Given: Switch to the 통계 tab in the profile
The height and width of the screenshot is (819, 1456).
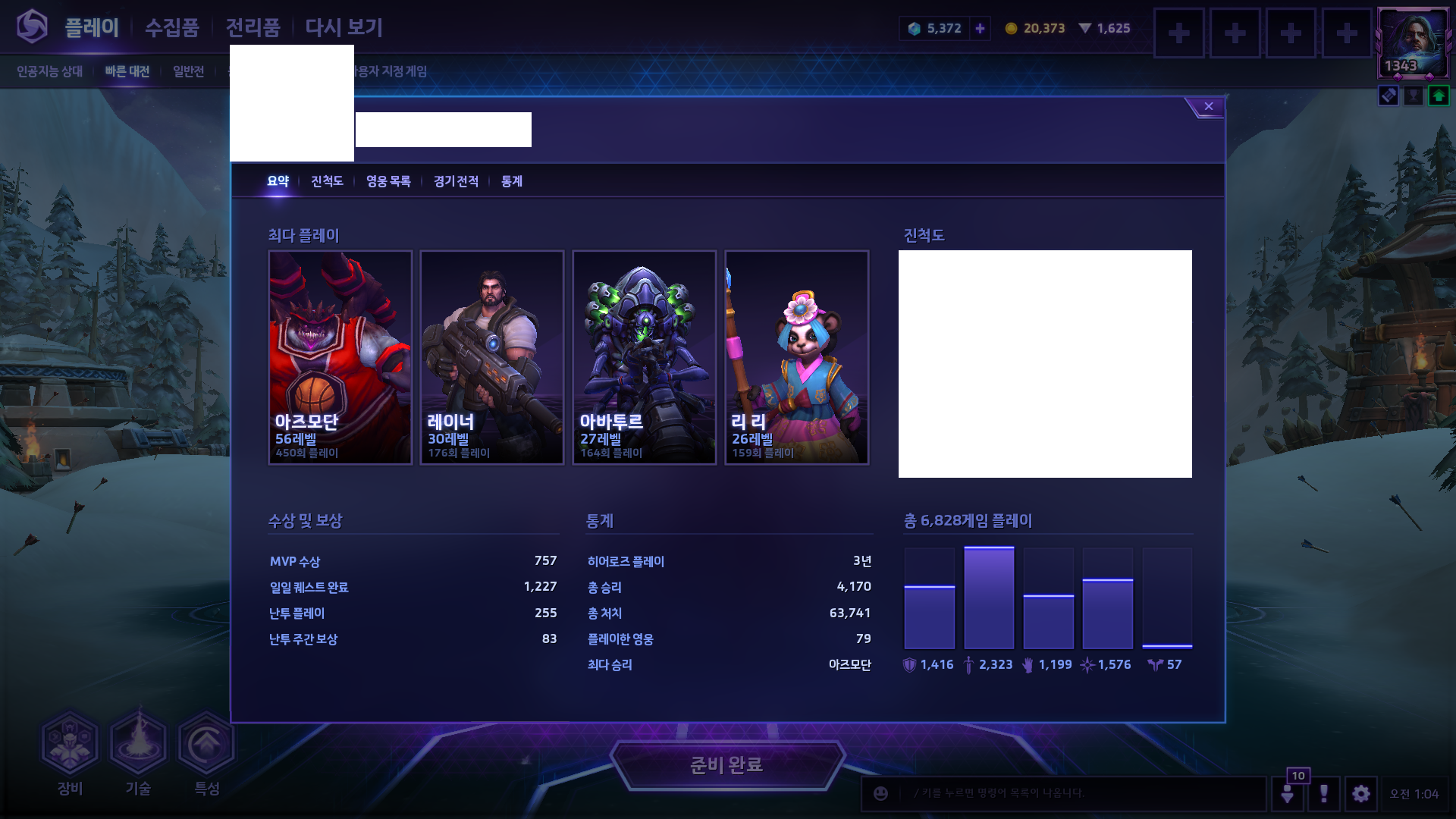Looking at the screenshot, I should click(x=512, y=182).
